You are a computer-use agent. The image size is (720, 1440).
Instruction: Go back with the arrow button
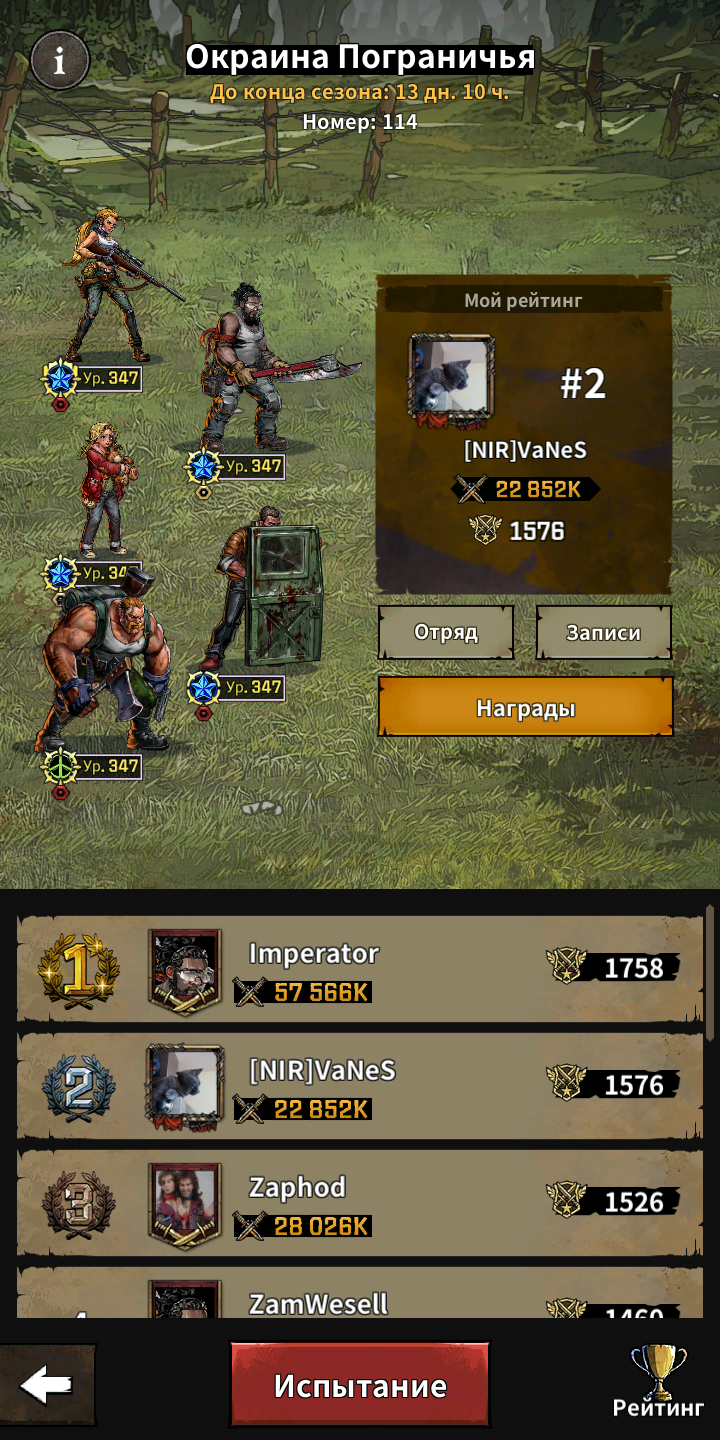(x=47, y=1385)
